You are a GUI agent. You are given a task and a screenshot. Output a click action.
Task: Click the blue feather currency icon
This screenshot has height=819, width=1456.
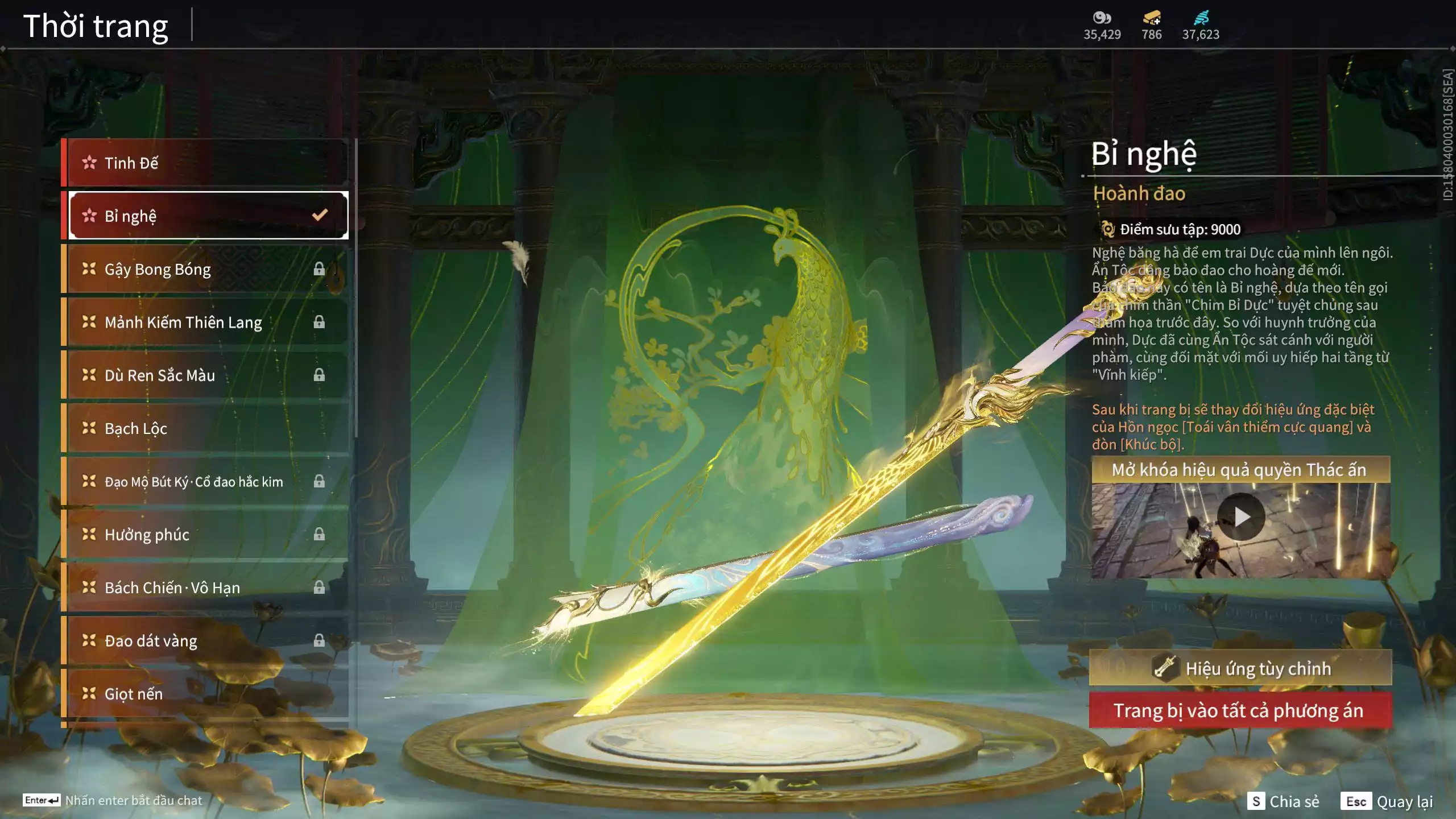1201,18
